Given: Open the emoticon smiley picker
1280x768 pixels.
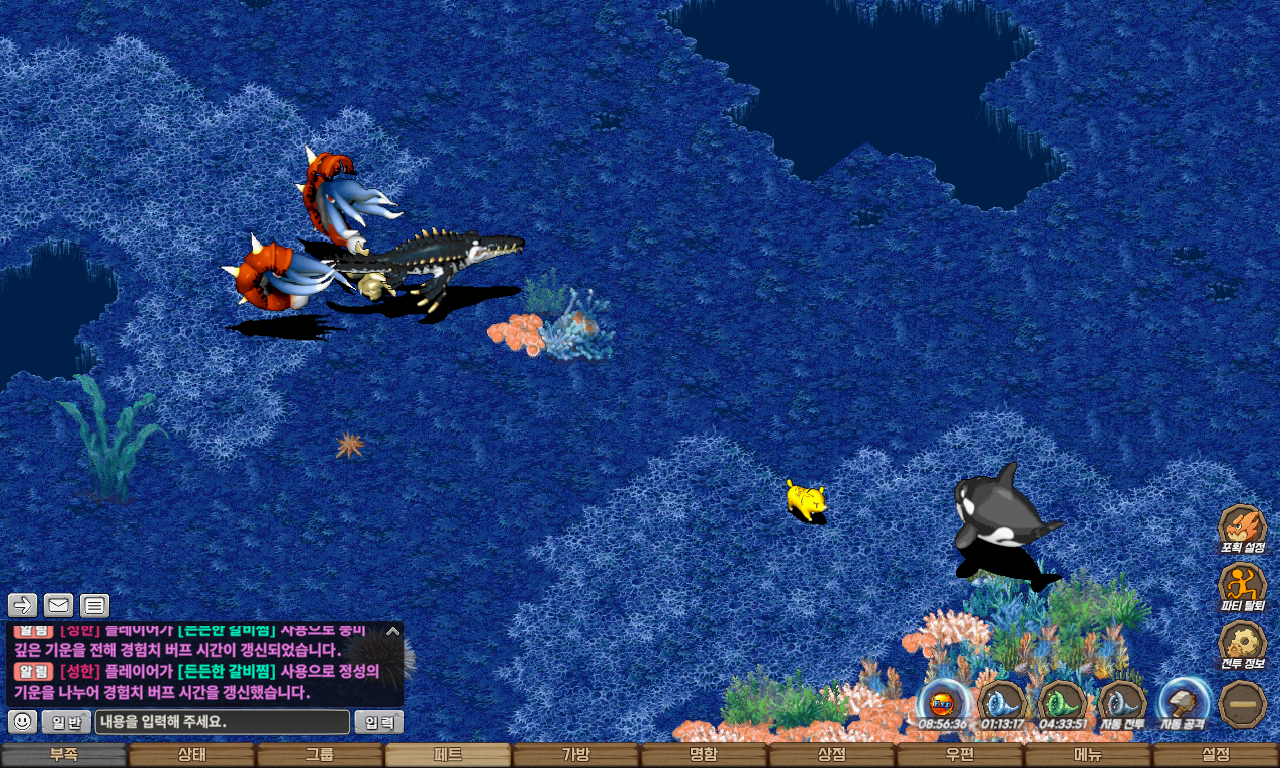Looking at the screenshot, I should pyautogui.click(x=23, y=722).
